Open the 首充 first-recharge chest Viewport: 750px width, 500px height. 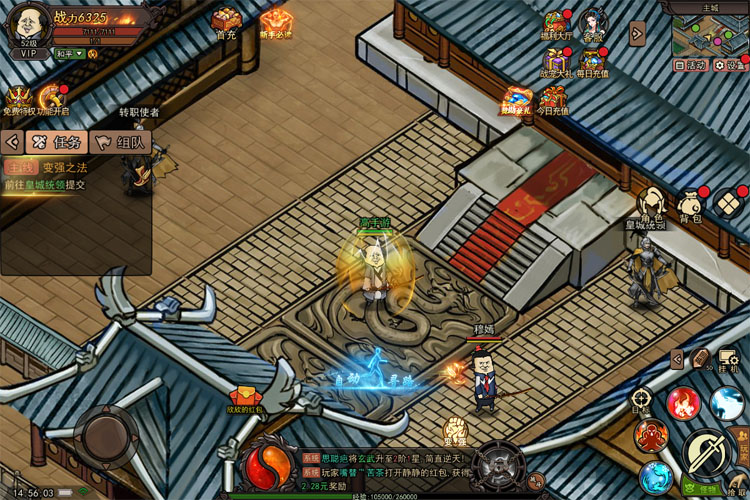coord(226,22)
